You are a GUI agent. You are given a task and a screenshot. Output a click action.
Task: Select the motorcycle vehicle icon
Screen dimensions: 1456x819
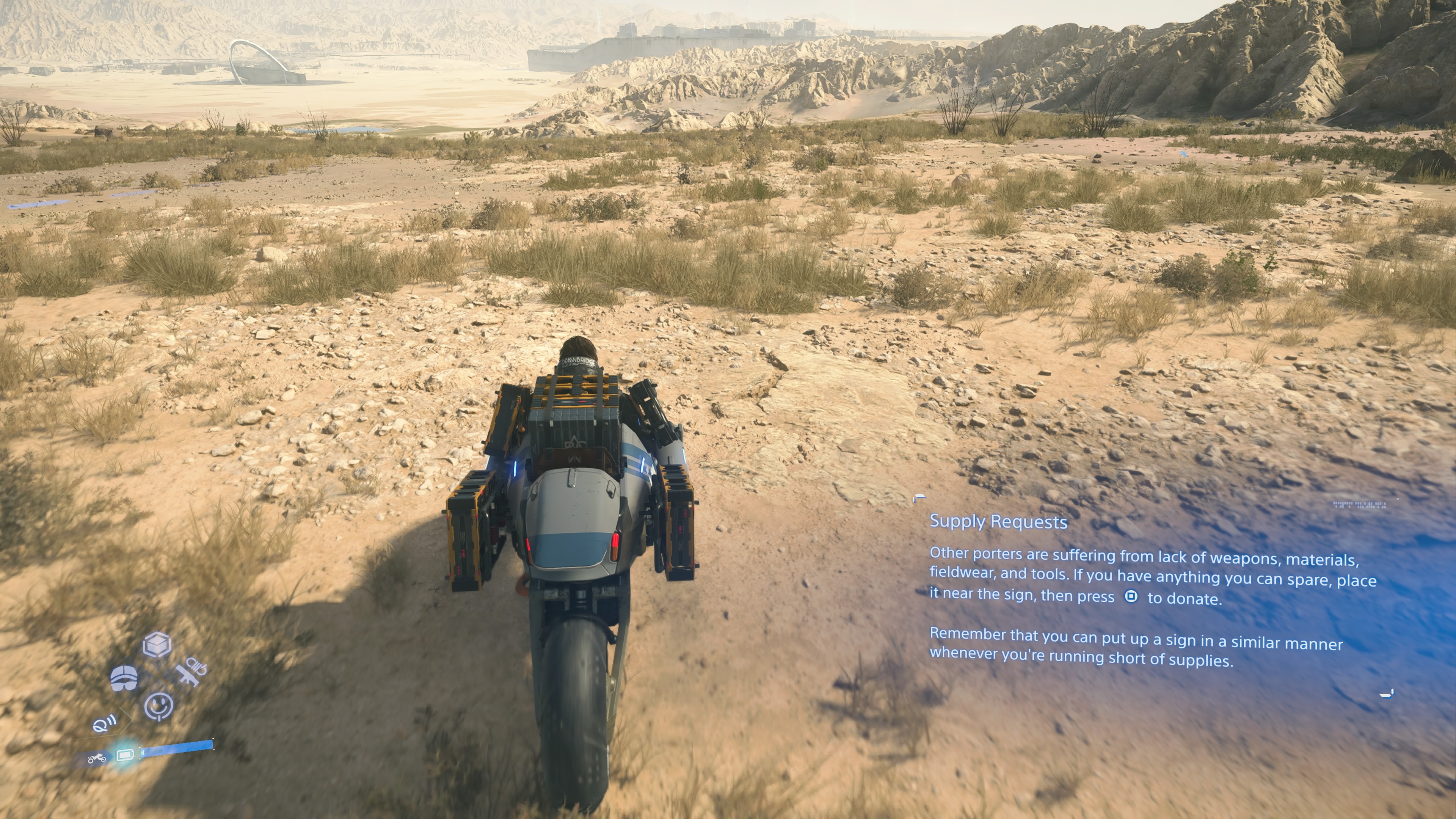pos(97,758)
